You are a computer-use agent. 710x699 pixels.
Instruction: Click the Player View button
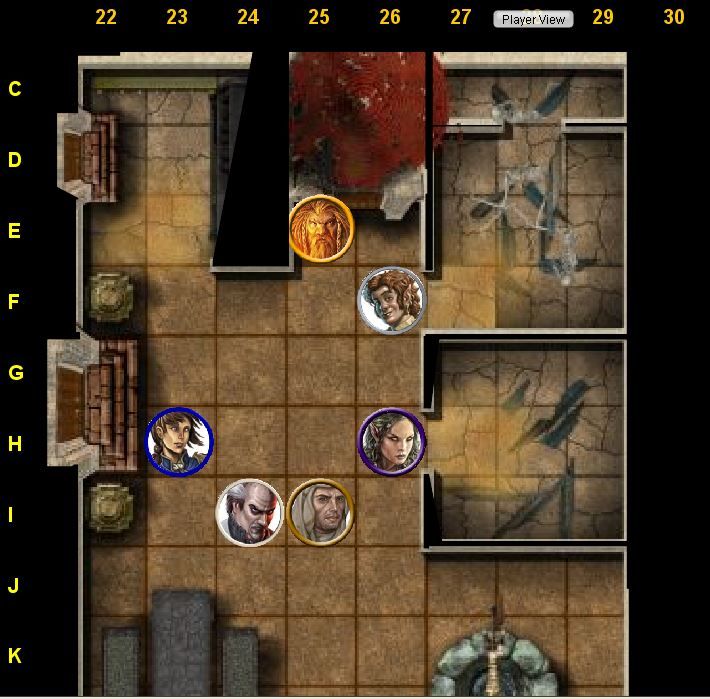click(533, 19)
